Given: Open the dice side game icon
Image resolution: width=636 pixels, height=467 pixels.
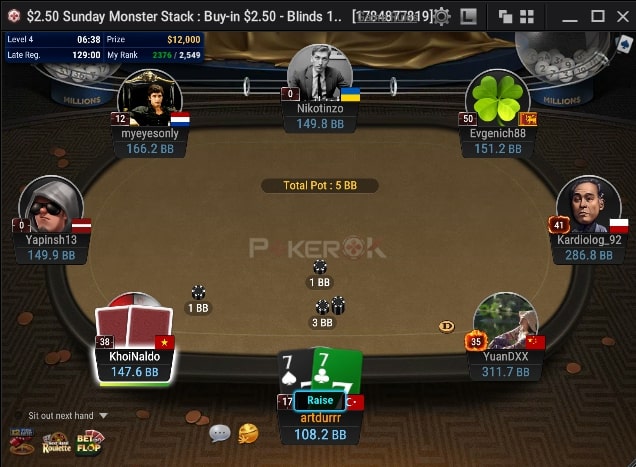Looking at the screenshot, I should 21,441.
